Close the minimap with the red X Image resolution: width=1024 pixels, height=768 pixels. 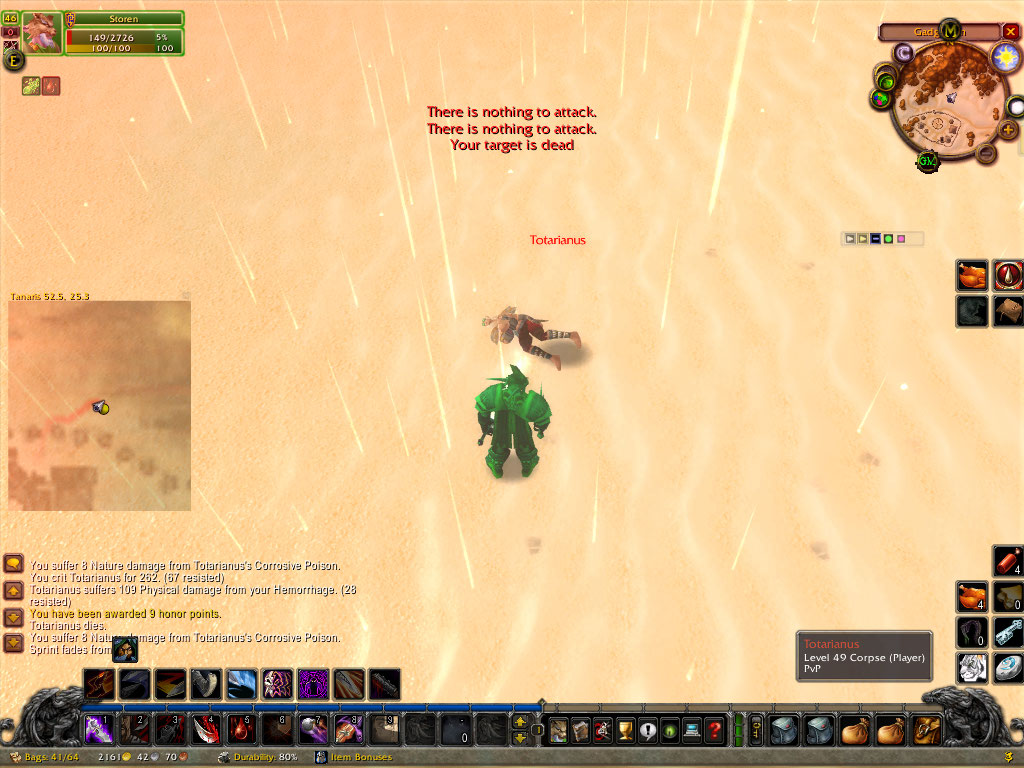[1010, 32]
